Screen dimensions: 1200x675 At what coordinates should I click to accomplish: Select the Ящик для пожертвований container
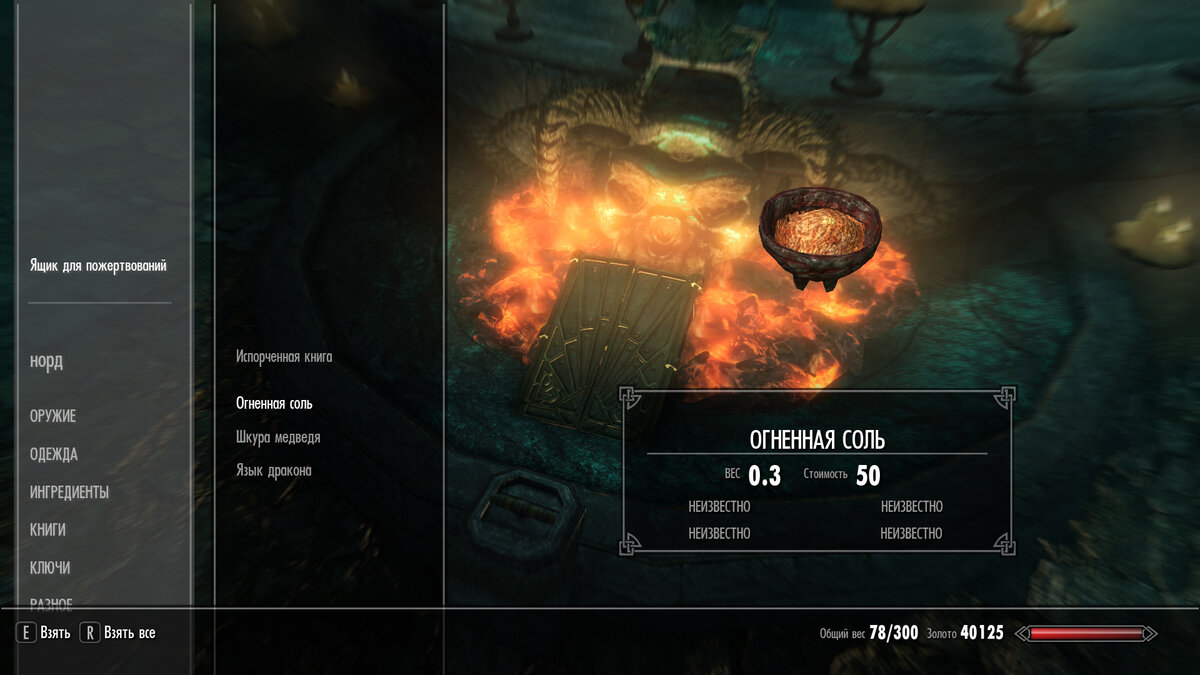(98, 266)
